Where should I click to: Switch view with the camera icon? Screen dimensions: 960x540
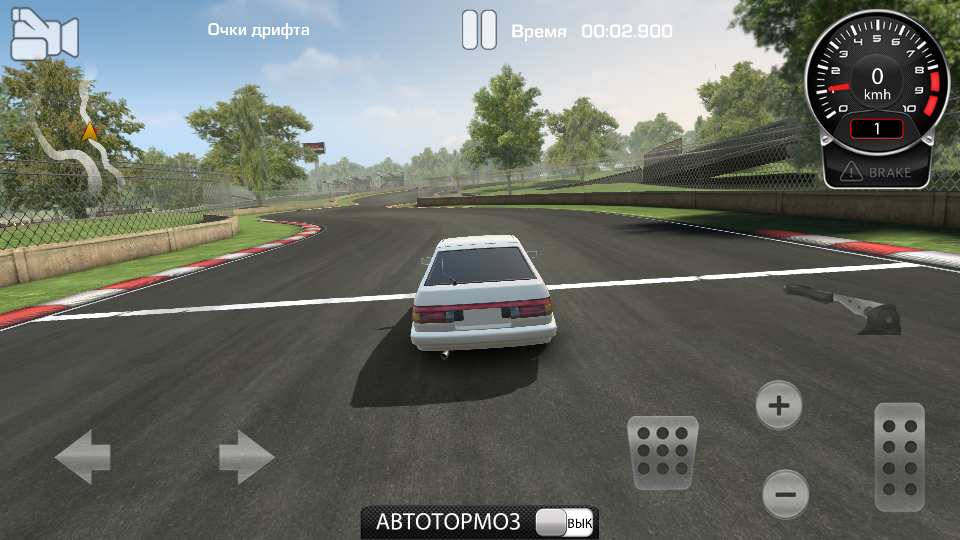44,35
